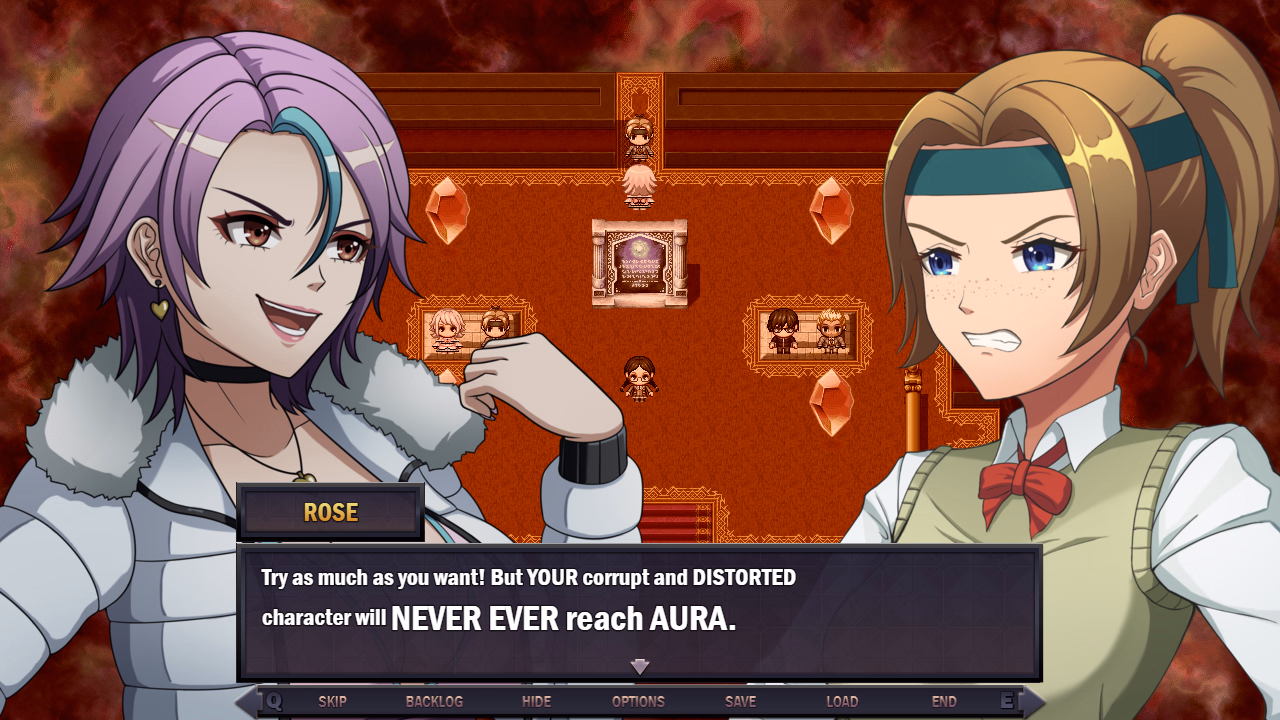
Task: Open the Backlog to review past dialogue
Action: (x=436, y=701)
